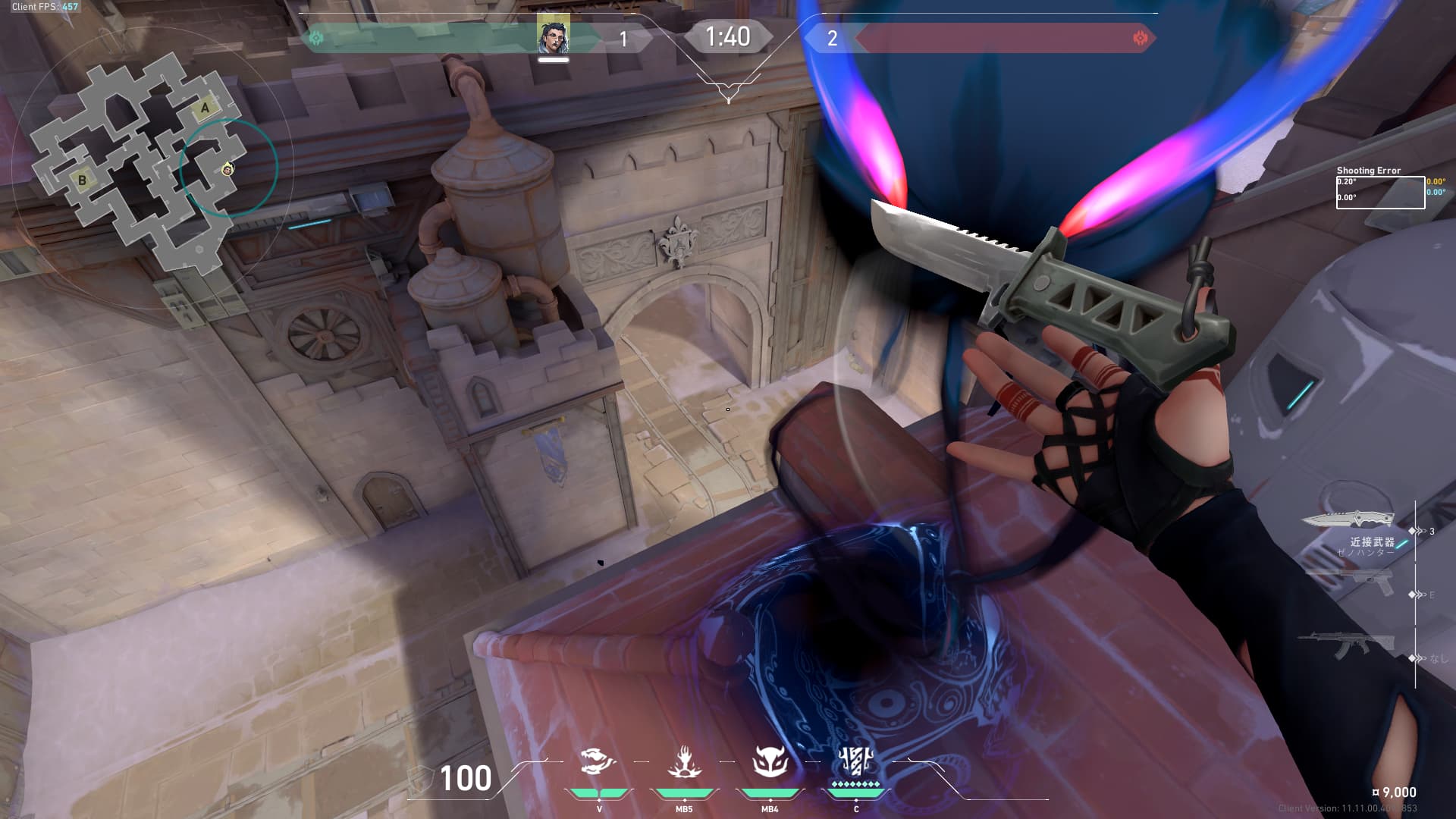Use the flaming hand ability icon
This screenshot has height=819, width=1456.
pos(684,761)
